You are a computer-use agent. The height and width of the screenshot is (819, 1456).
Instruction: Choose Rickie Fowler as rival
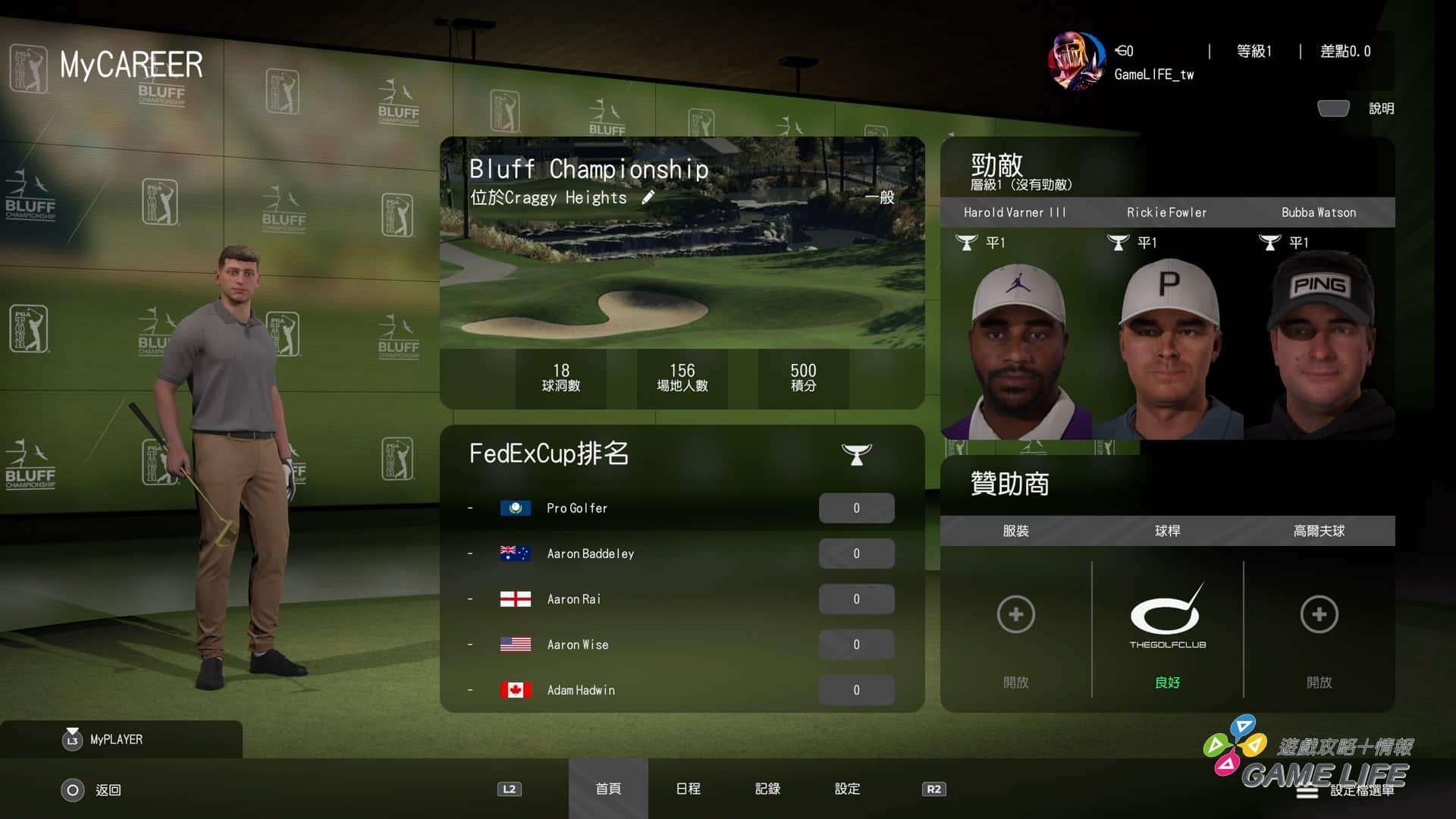[1167, 334]
